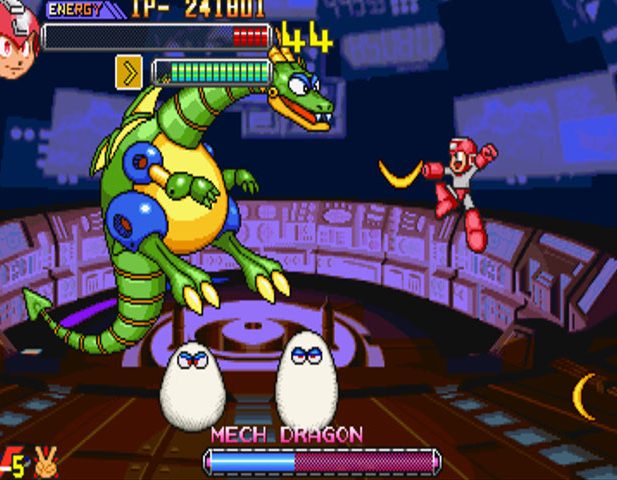Click the victory hand sign icon

[46, 463]
